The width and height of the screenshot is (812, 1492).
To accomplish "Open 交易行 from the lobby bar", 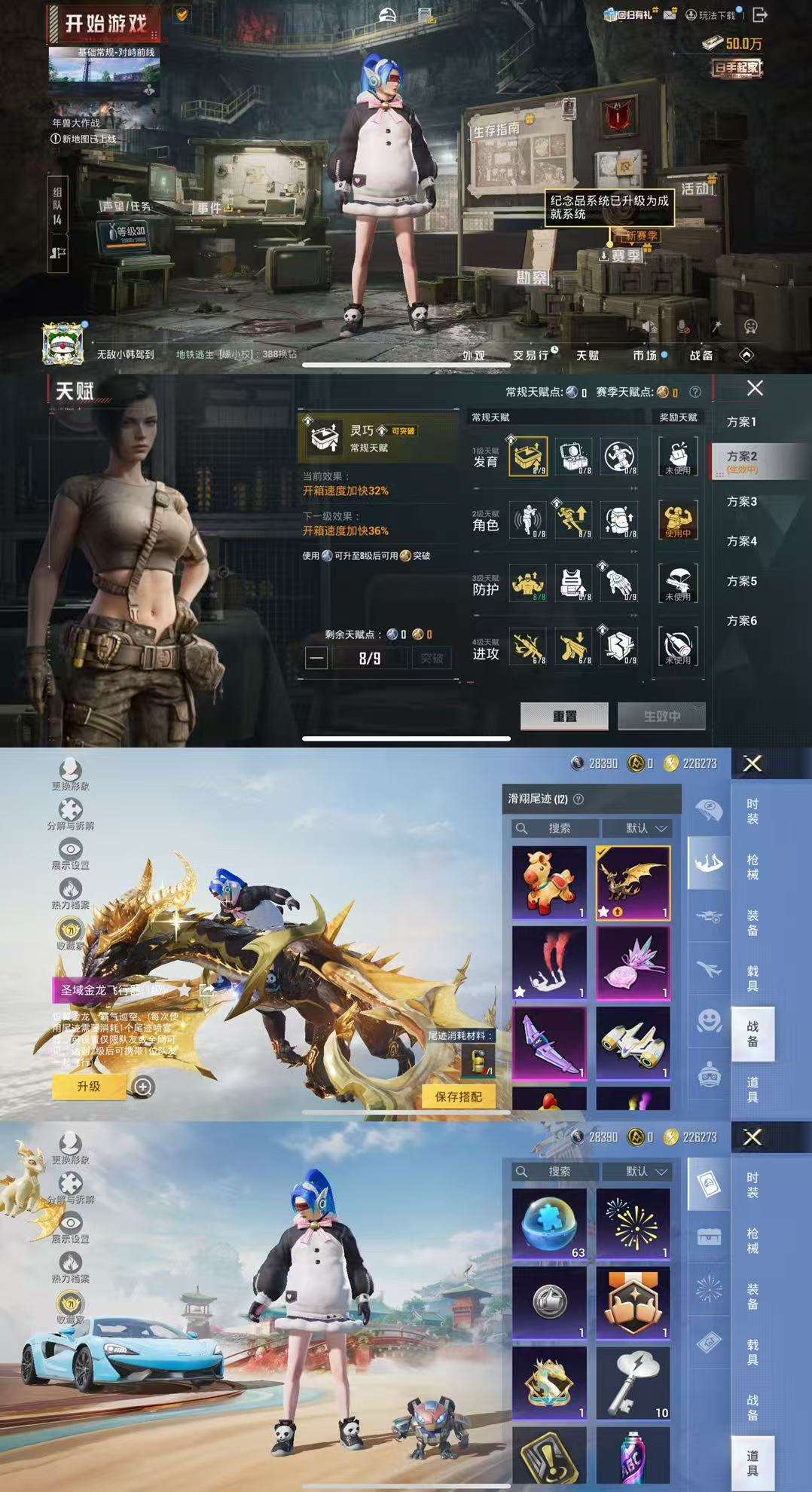I will click(x=532, y=355).
